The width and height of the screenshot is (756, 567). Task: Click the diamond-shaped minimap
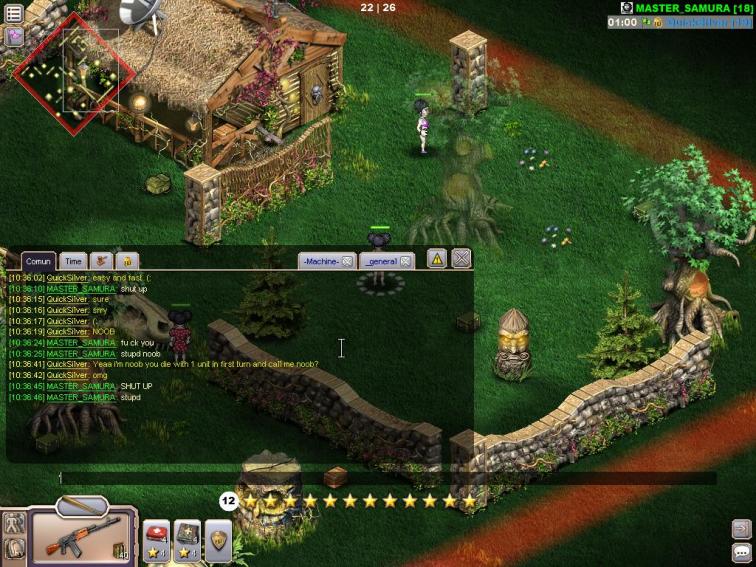click(x=75, y=72)
